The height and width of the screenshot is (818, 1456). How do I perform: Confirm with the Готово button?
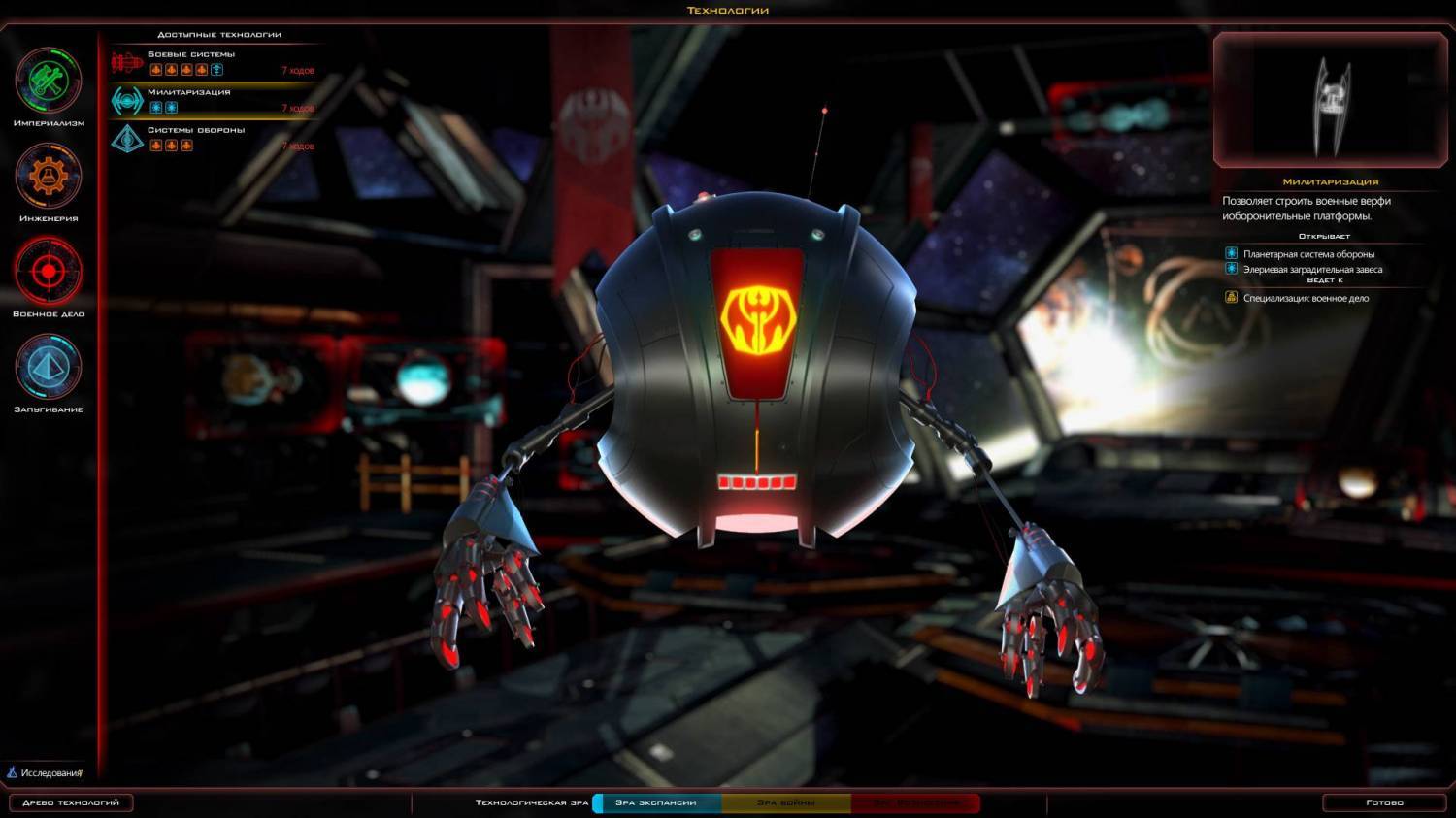(1384, 802)
